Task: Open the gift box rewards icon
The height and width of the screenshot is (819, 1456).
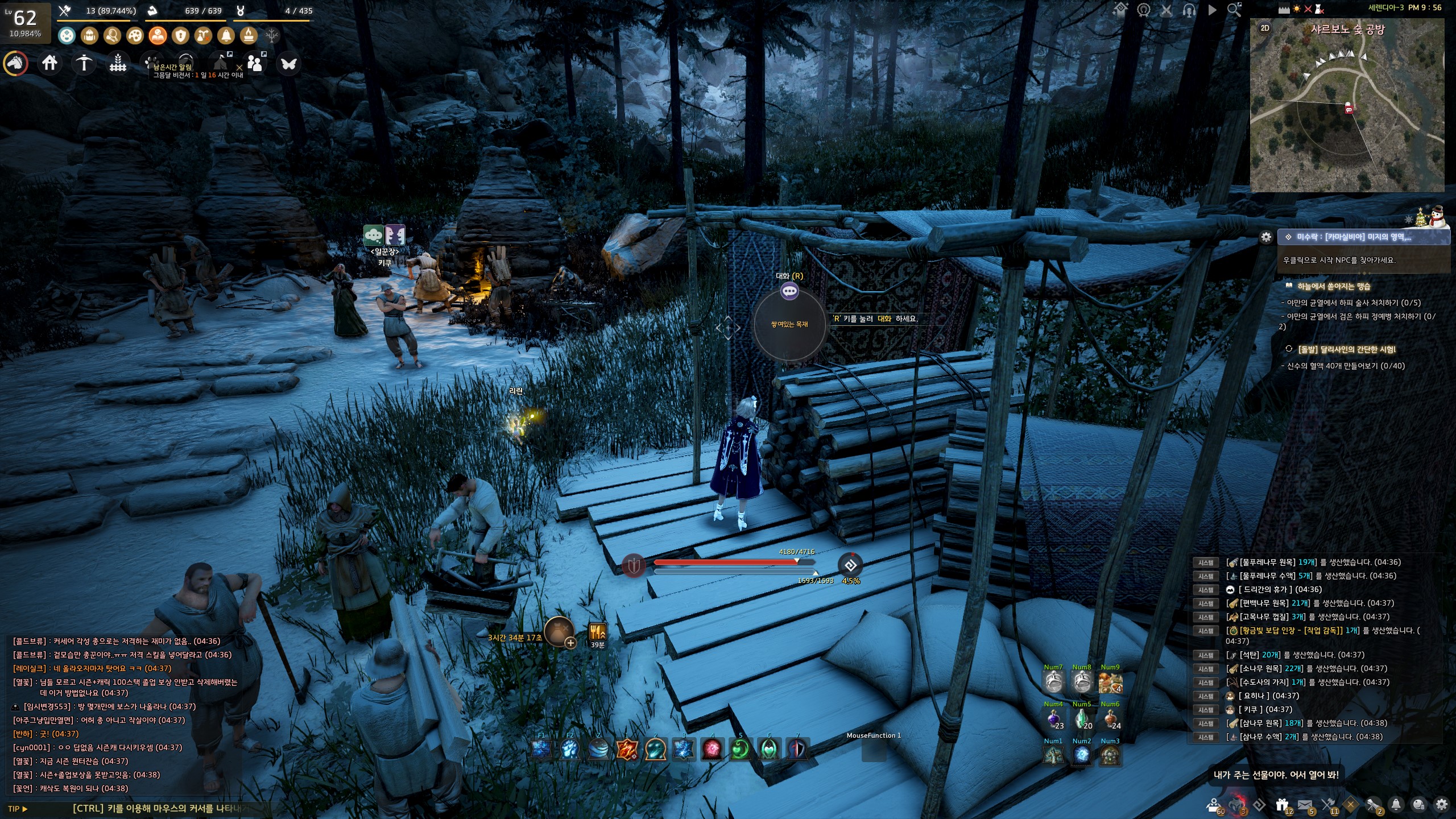Action: pyautogui.click(x=1281, y=804)
